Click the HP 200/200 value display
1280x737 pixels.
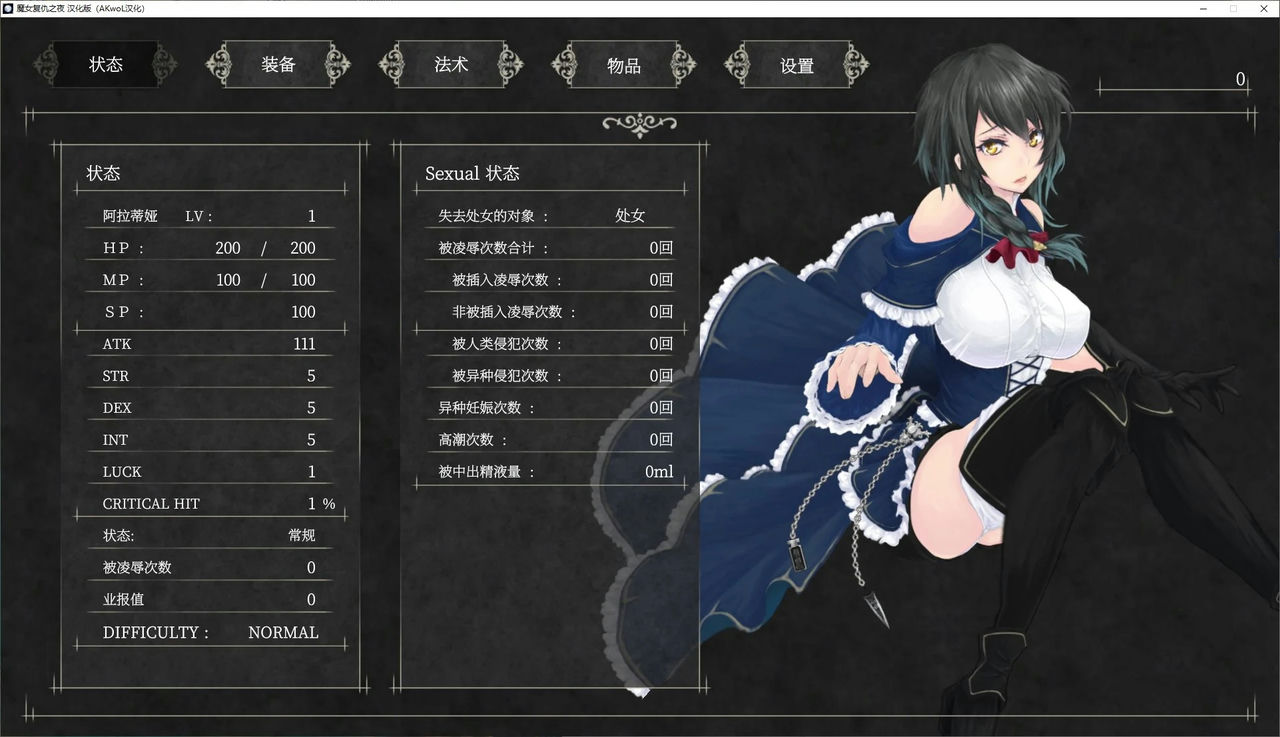pos(230,247)
